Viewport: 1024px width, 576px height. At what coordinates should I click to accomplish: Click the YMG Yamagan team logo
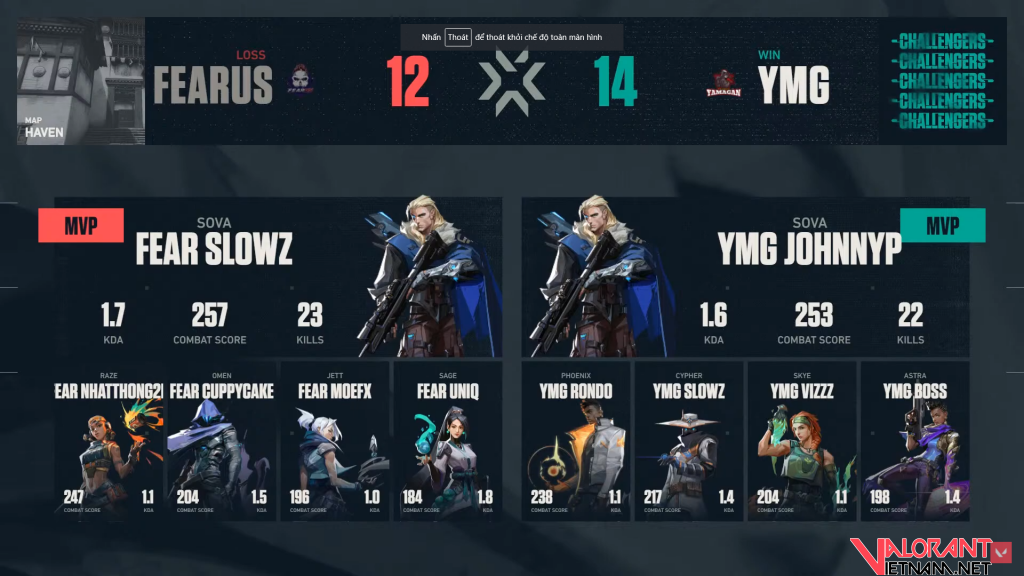click(x=724, y=83)
